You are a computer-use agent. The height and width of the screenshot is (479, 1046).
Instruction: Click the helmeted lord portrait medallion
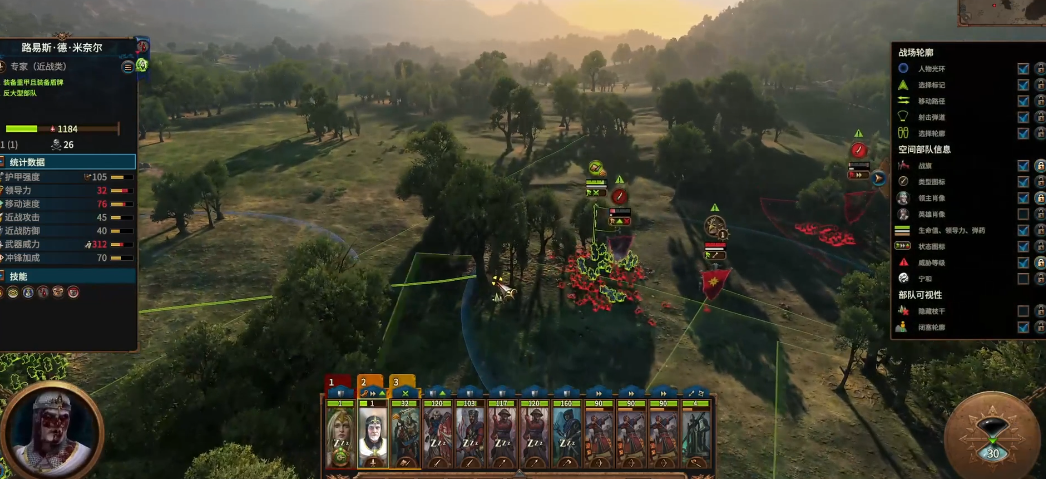tap(52, 430)
